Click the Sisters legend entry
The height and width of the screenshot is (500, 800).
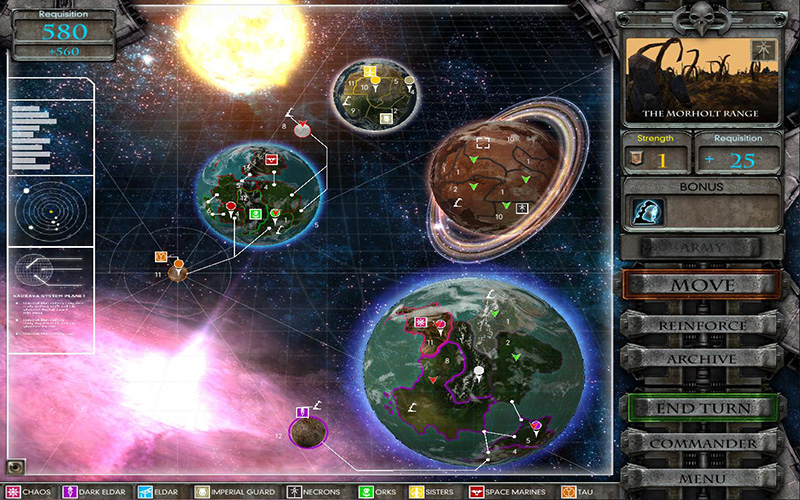pyautogui.click(x=433, y=492)
